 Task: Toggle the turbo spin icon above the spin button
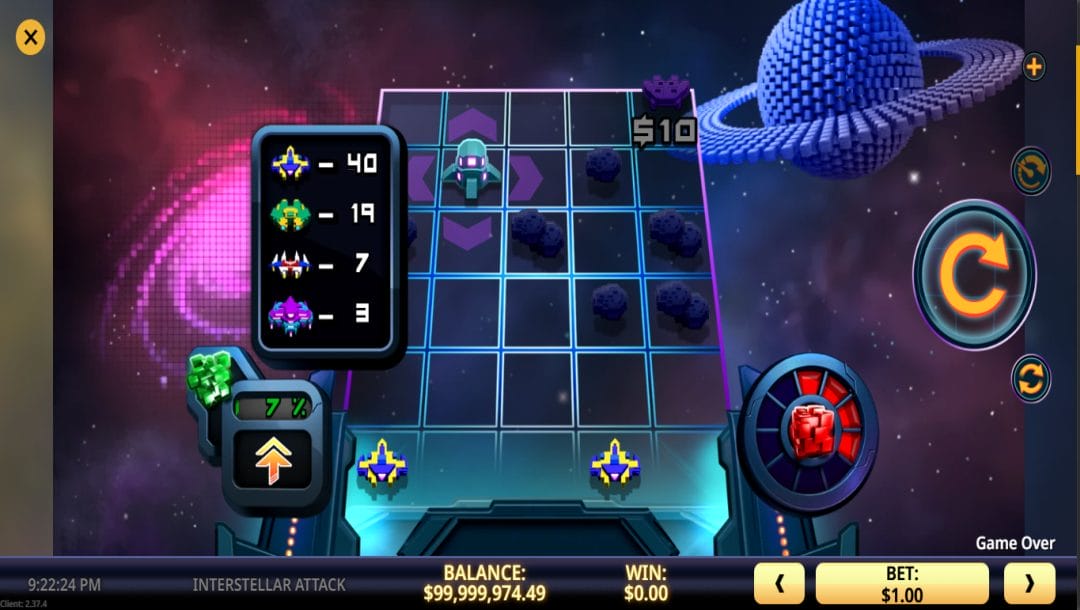coord(1031,171)
